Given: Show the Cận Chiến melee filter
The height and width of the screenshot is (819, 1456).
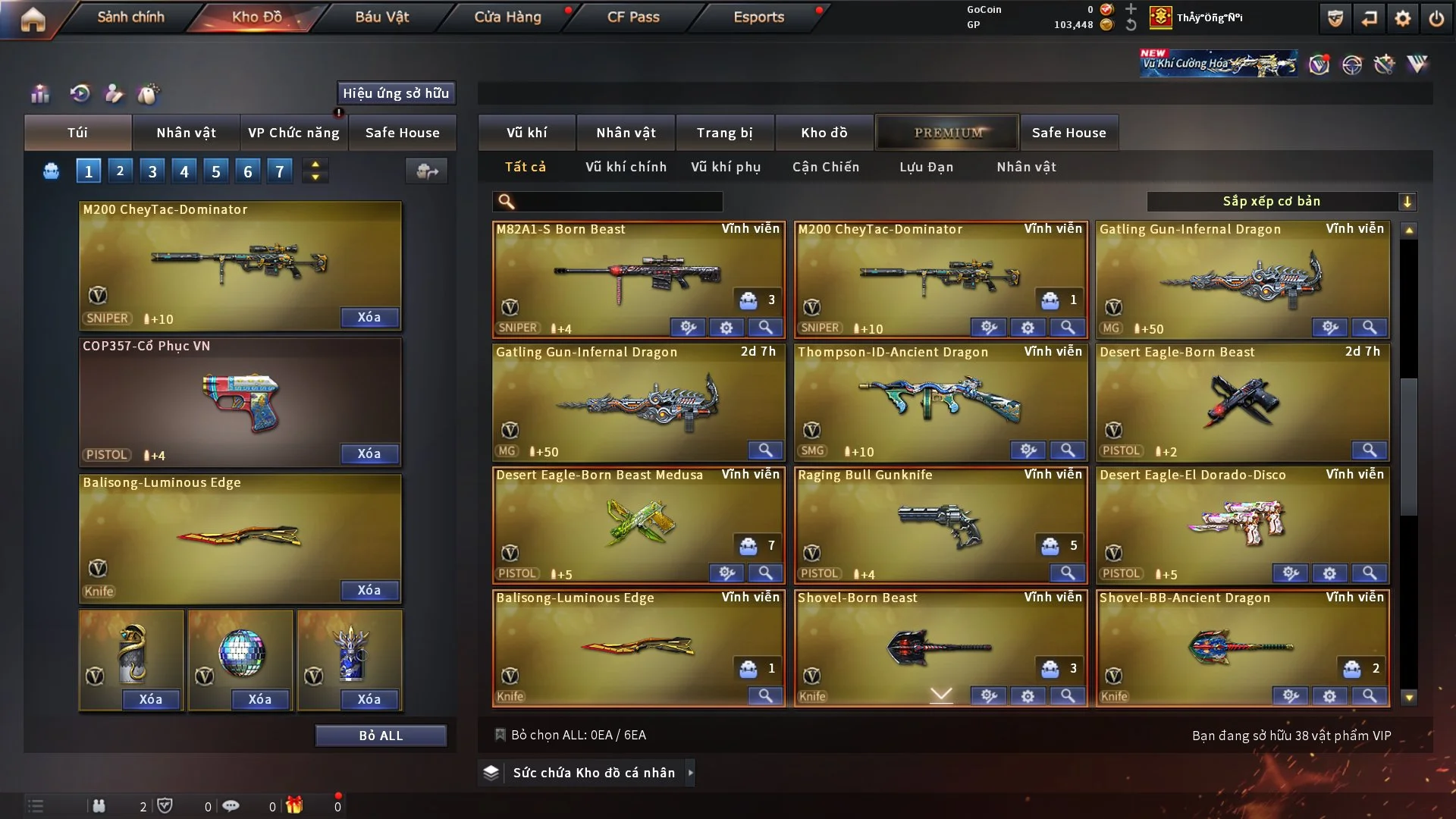Looking at the screenshot, I should pyautogui.click(x=826, y=167).
